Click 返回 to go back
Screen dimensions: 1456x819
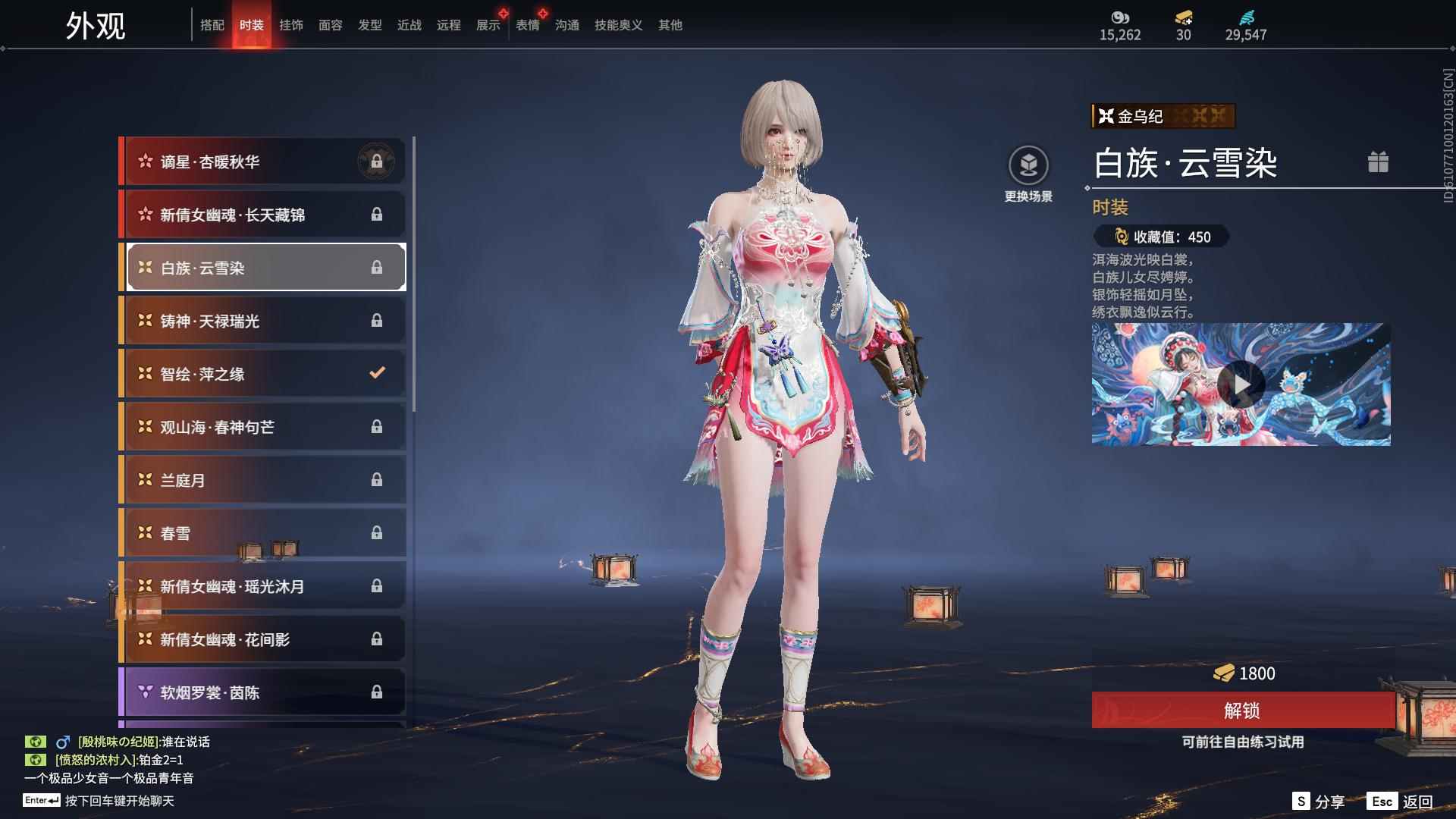pyautogui.click(x=1401, y=802)
